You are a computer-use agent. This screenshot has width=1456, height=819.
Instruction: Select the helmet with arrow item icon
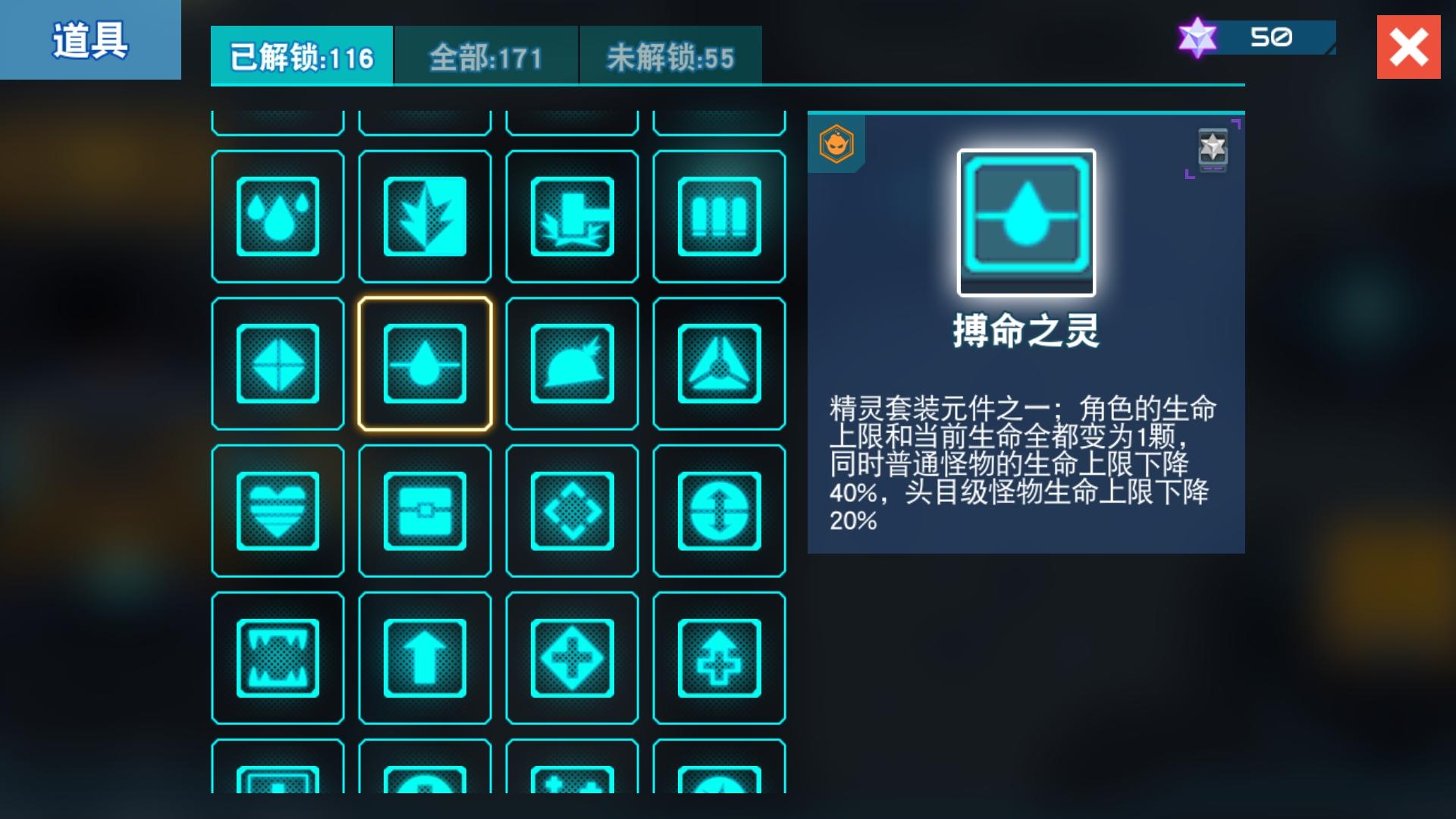pyautogui.click(x=573, y=362)
